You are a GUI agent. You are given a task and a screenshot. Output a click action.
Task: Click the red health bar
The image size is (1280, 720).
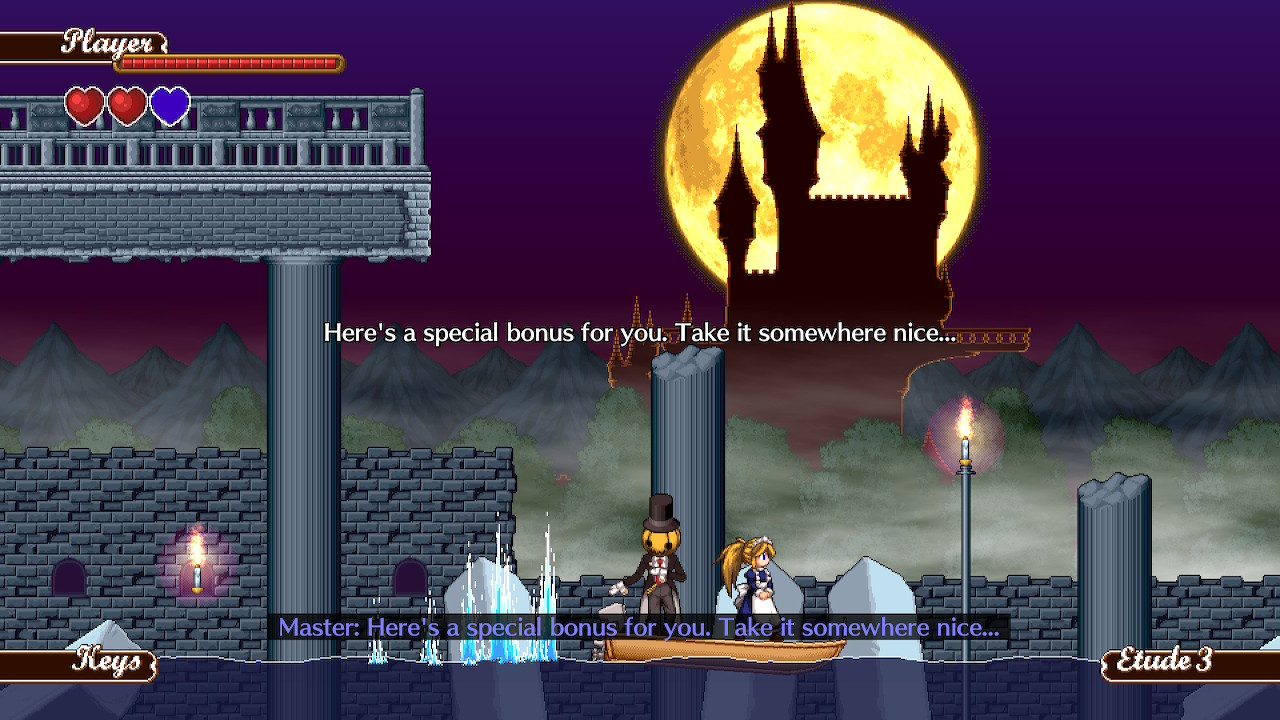230,61
